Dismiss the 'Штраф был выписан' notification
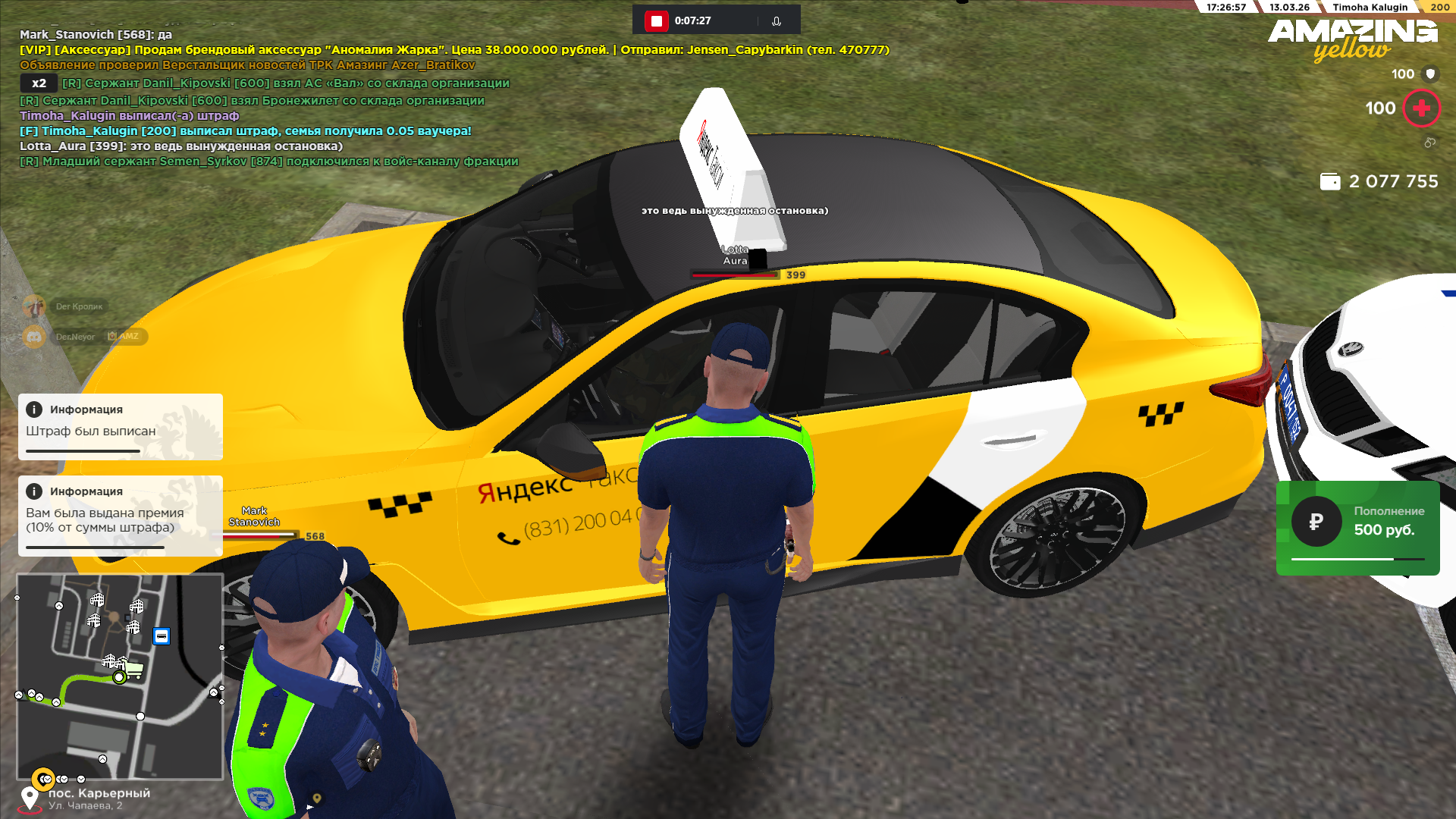Viewport: 1456px width, 819px height. (121, 426)
